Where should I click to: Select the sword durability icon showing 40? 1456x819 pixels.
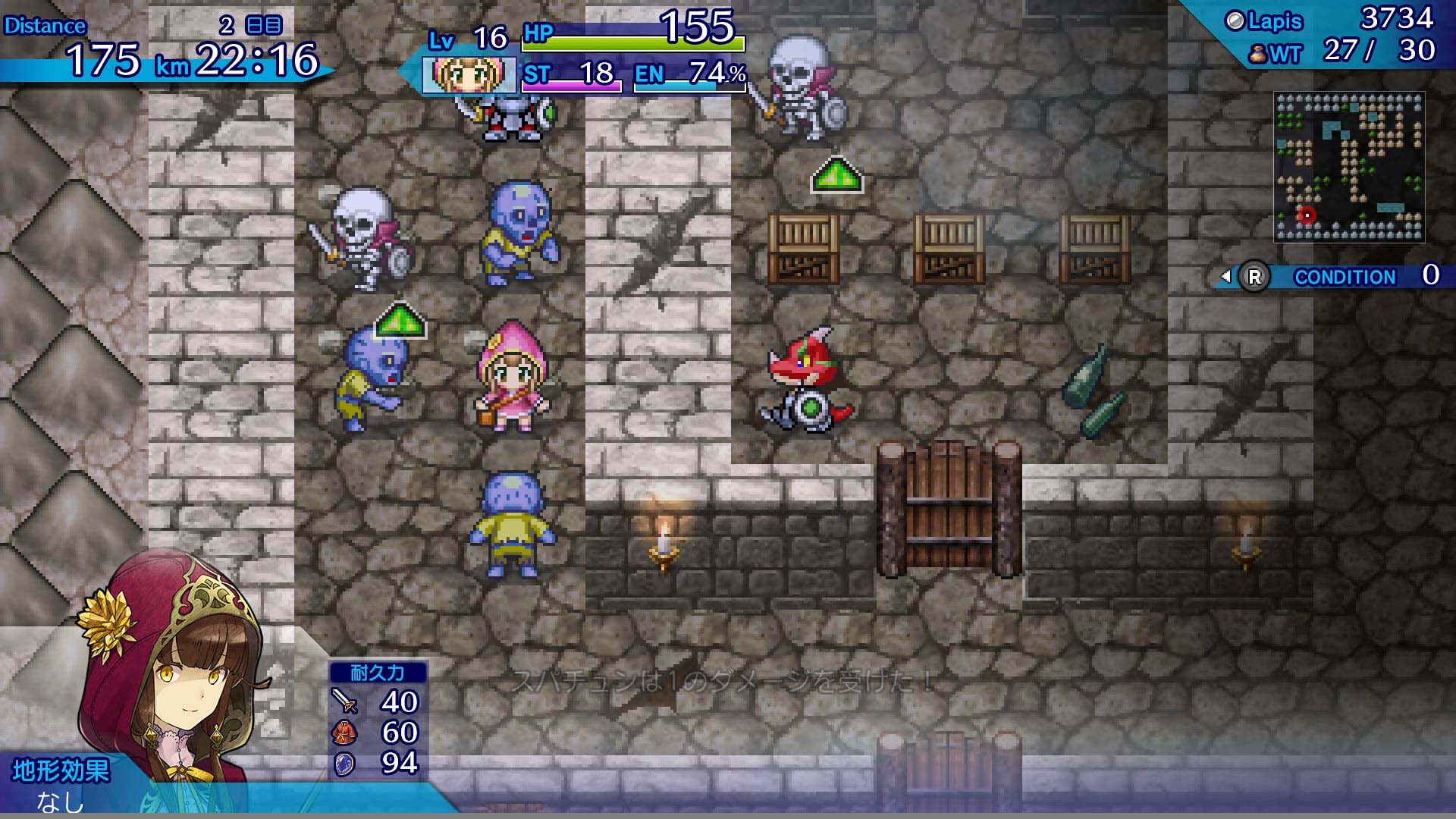pos(345,699)
